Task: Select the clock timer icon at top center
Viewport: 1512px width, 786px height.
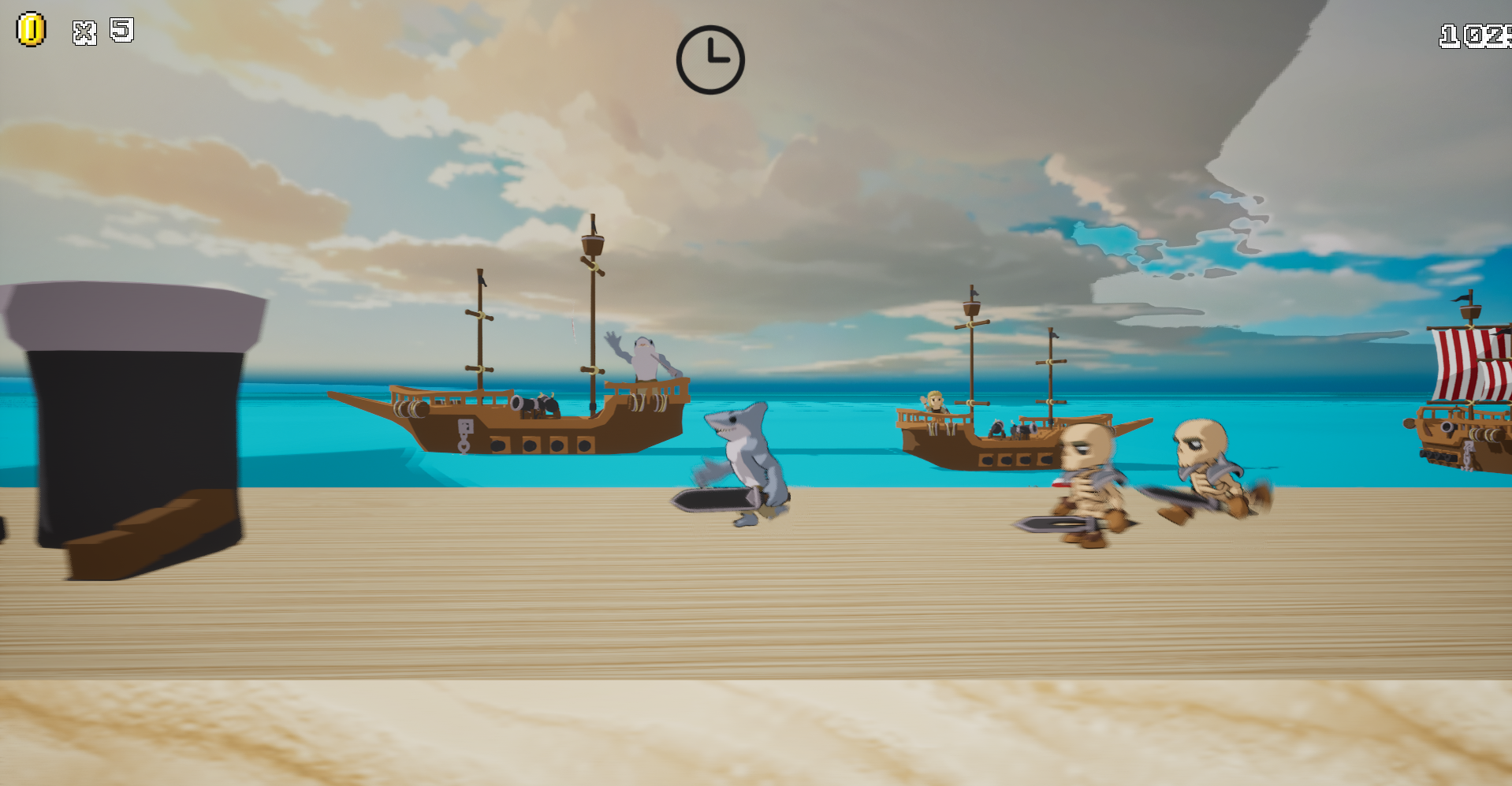Action: (x=710, y=61)
